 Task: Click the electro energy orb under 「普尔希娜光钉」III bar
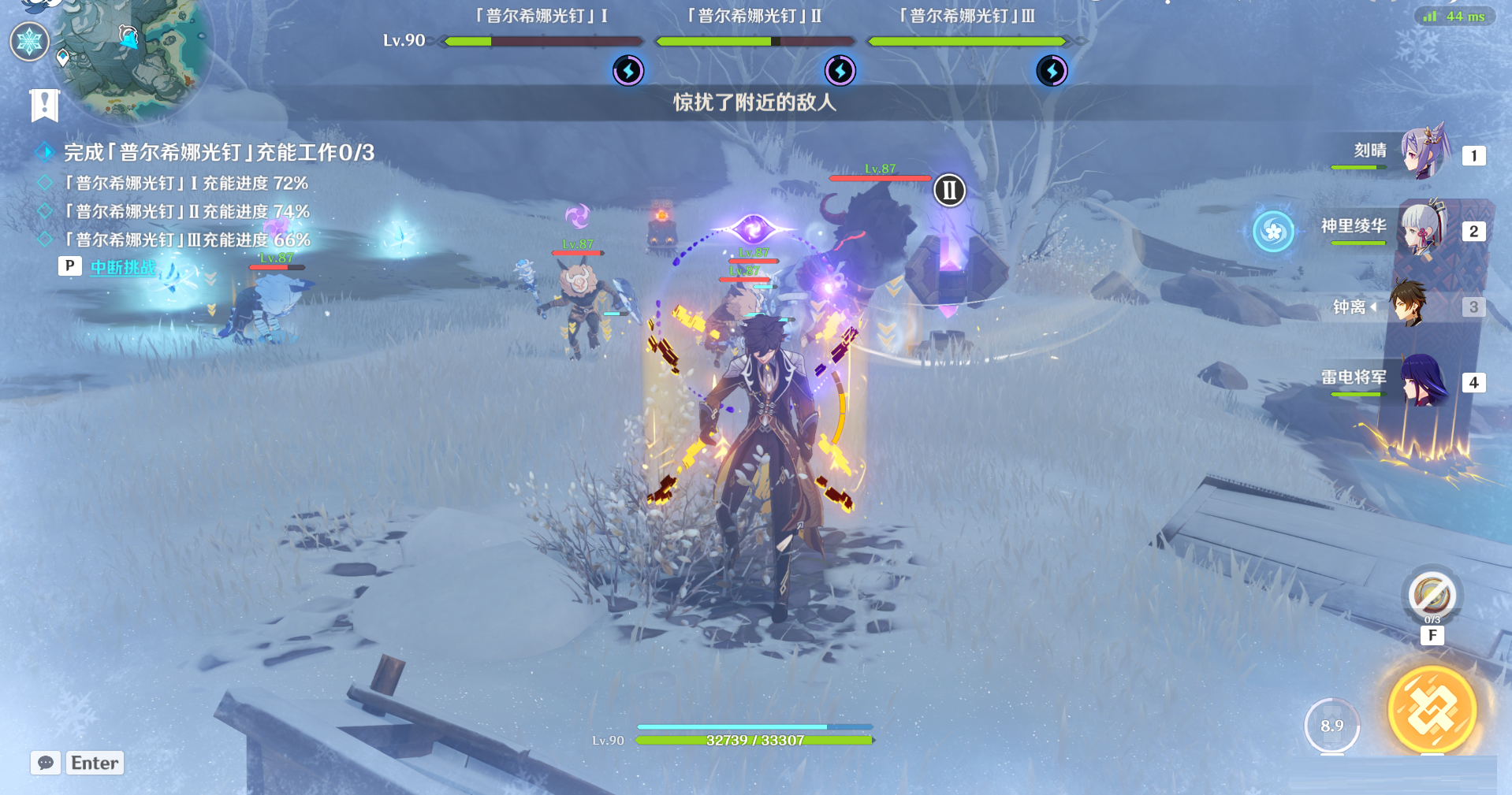coord(1052,69)
